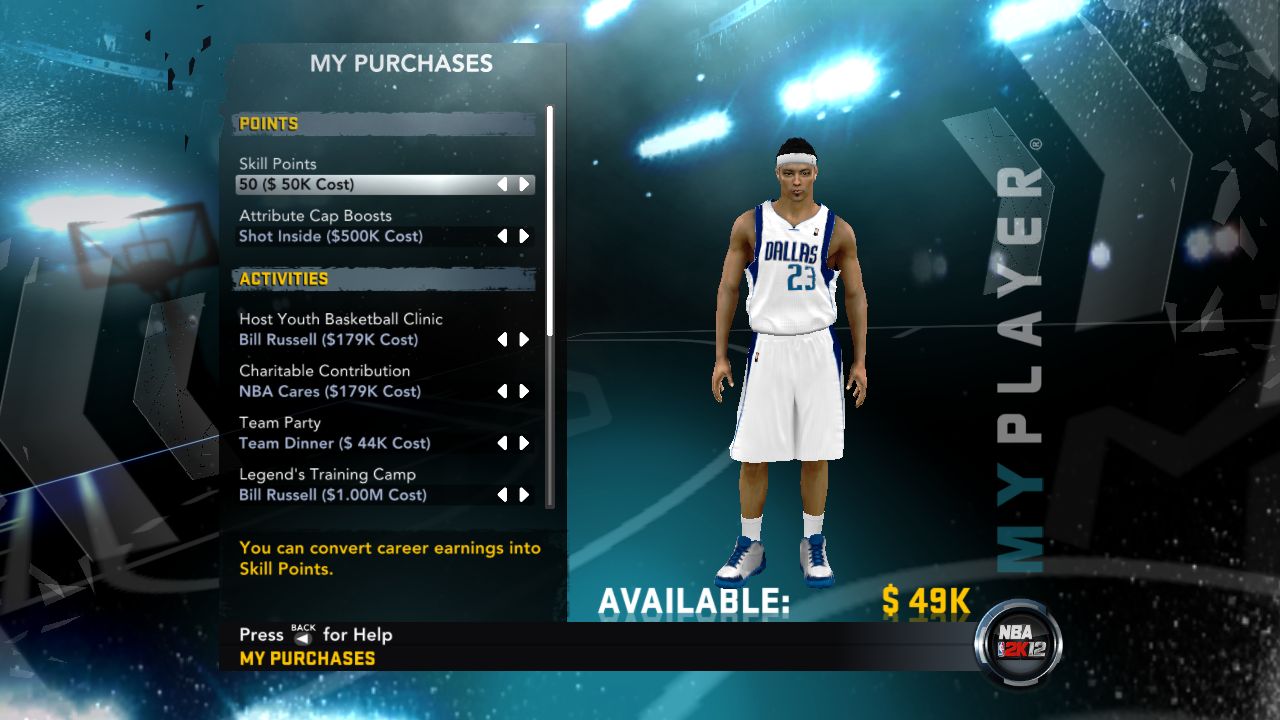Image resolution: width=1280 pixels, height=720 pixels.
Task: Select Team Dinner for Team Party
Action: pyautogui.click(x=333, y=443)
